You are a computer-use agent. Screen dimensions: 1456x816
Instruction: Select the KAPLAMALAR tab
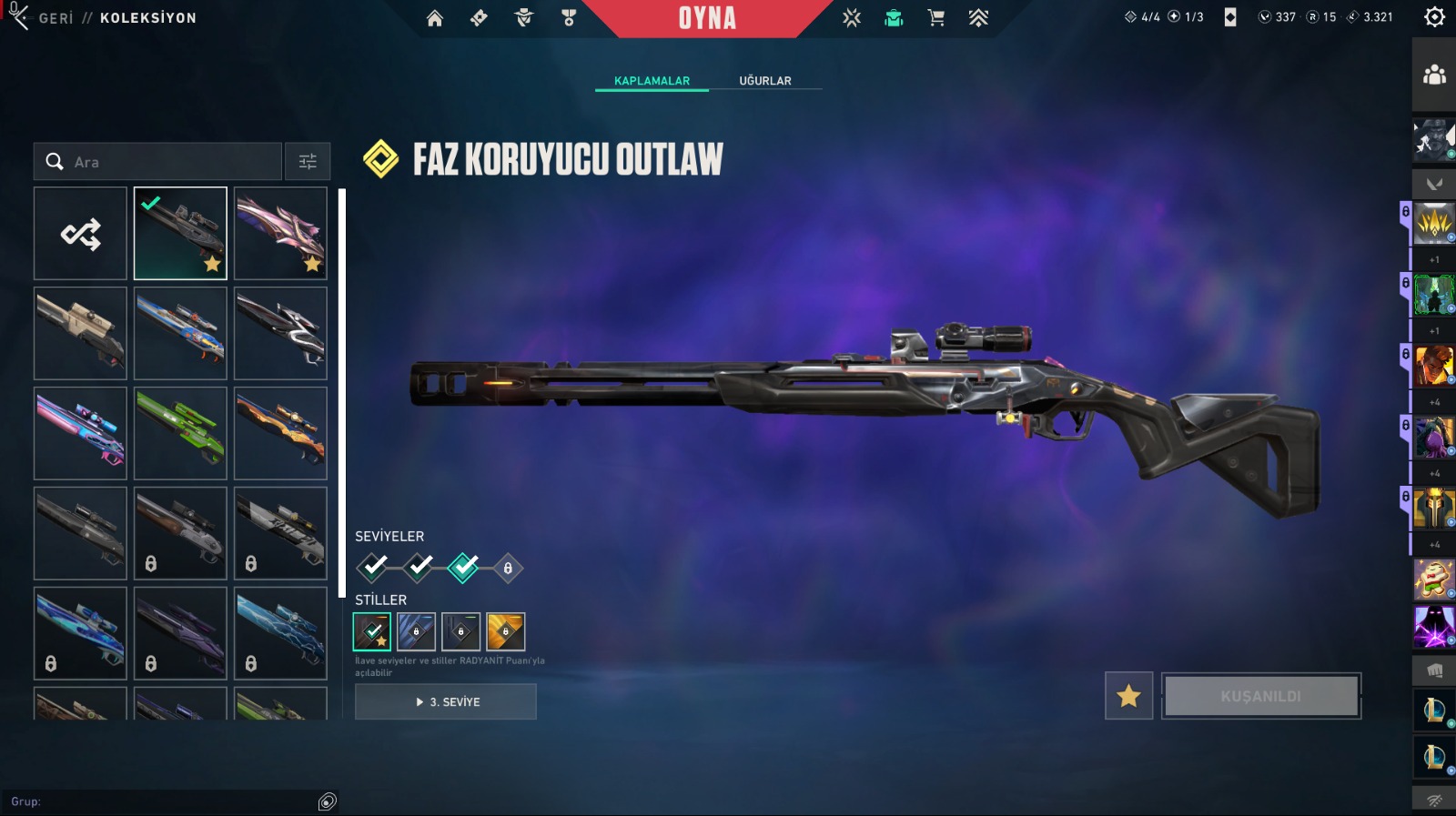pos(652,81)
